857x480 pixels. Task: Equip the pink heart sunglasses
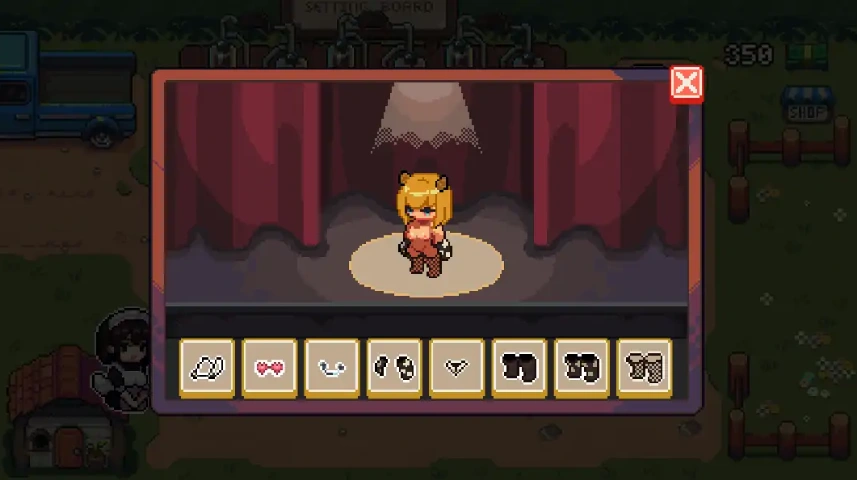click(x=269, y=368)
